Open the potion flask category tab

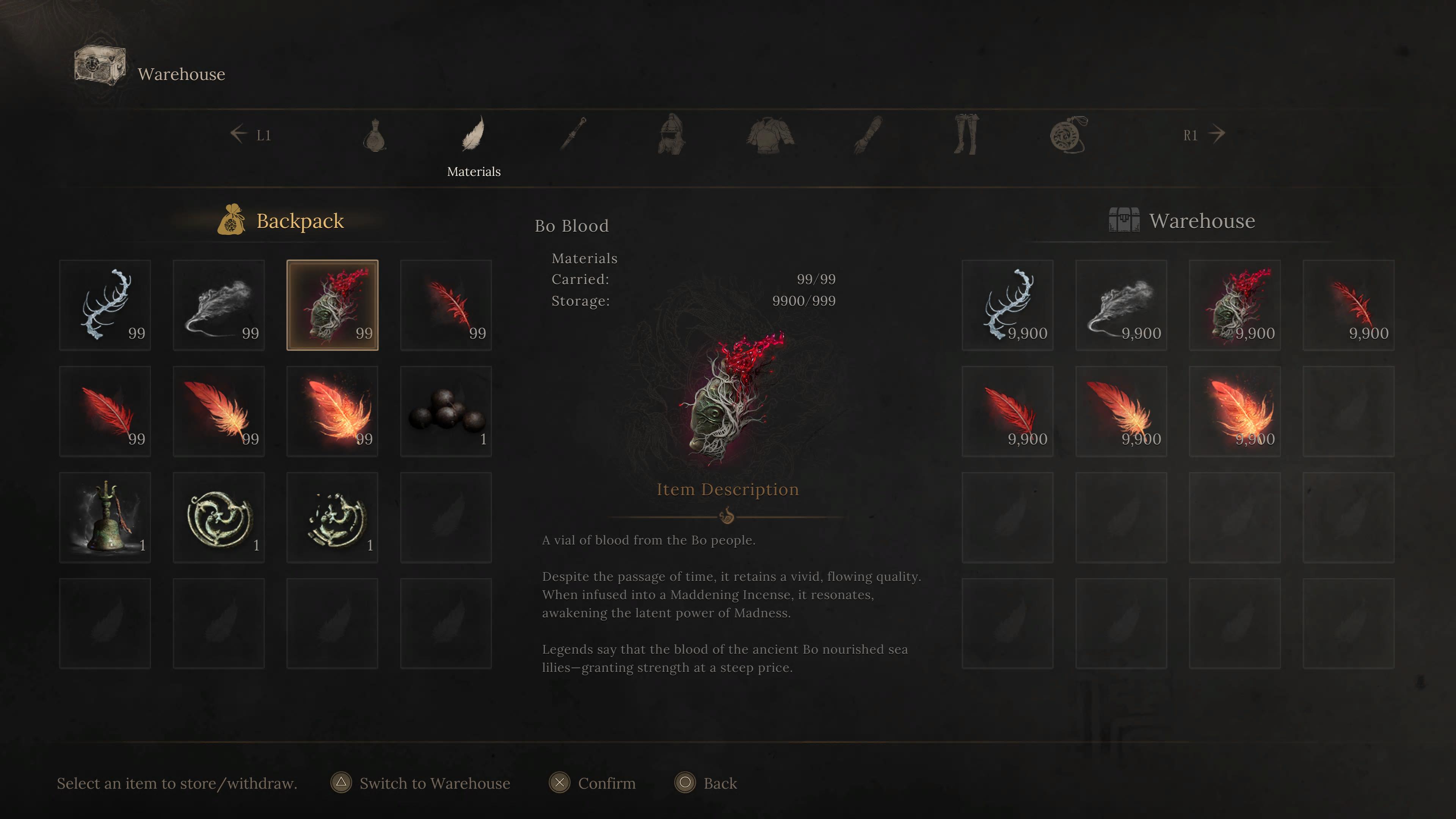(x=374, y=135)
